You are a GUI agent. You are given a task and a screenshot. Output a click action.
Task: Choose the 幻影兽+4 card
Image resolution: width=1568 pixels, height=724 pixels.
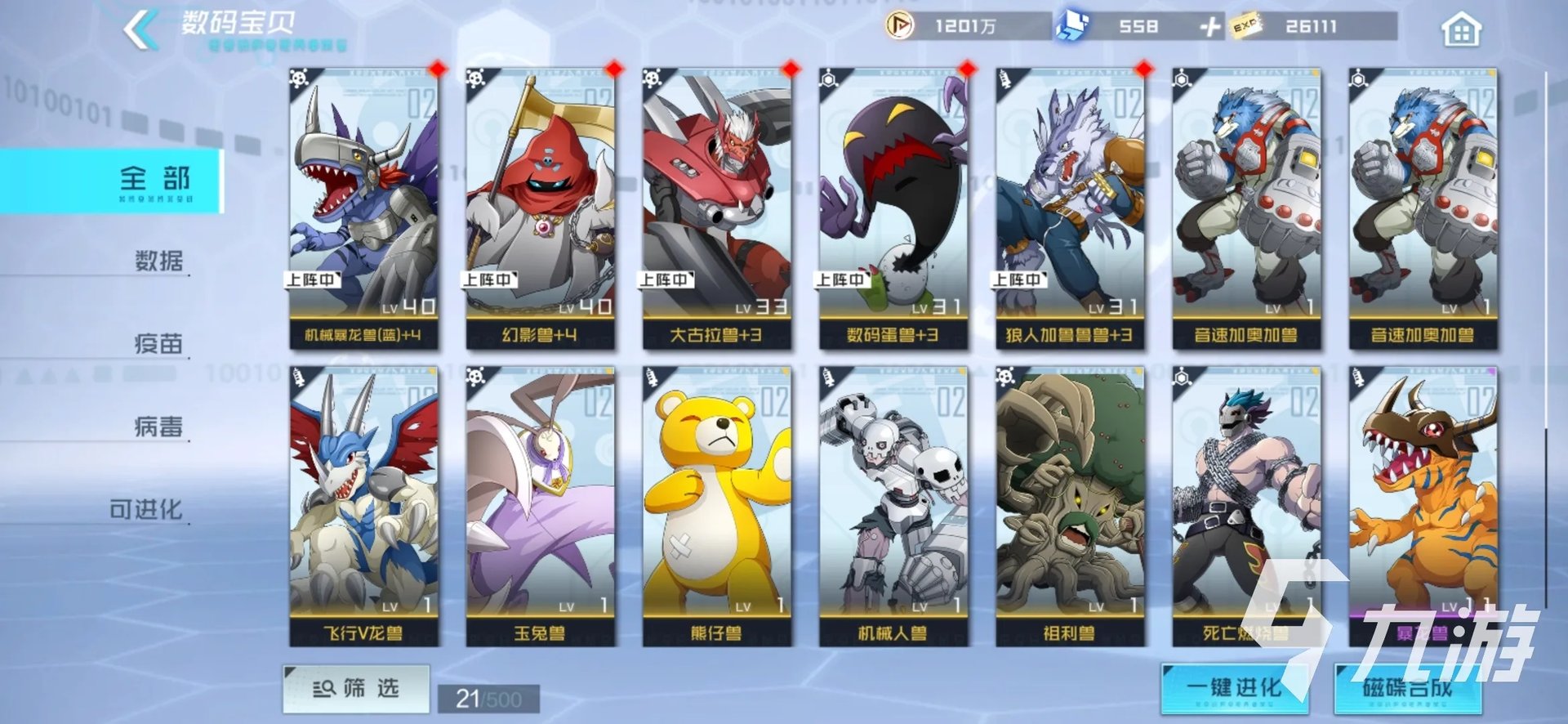[540, 208]
